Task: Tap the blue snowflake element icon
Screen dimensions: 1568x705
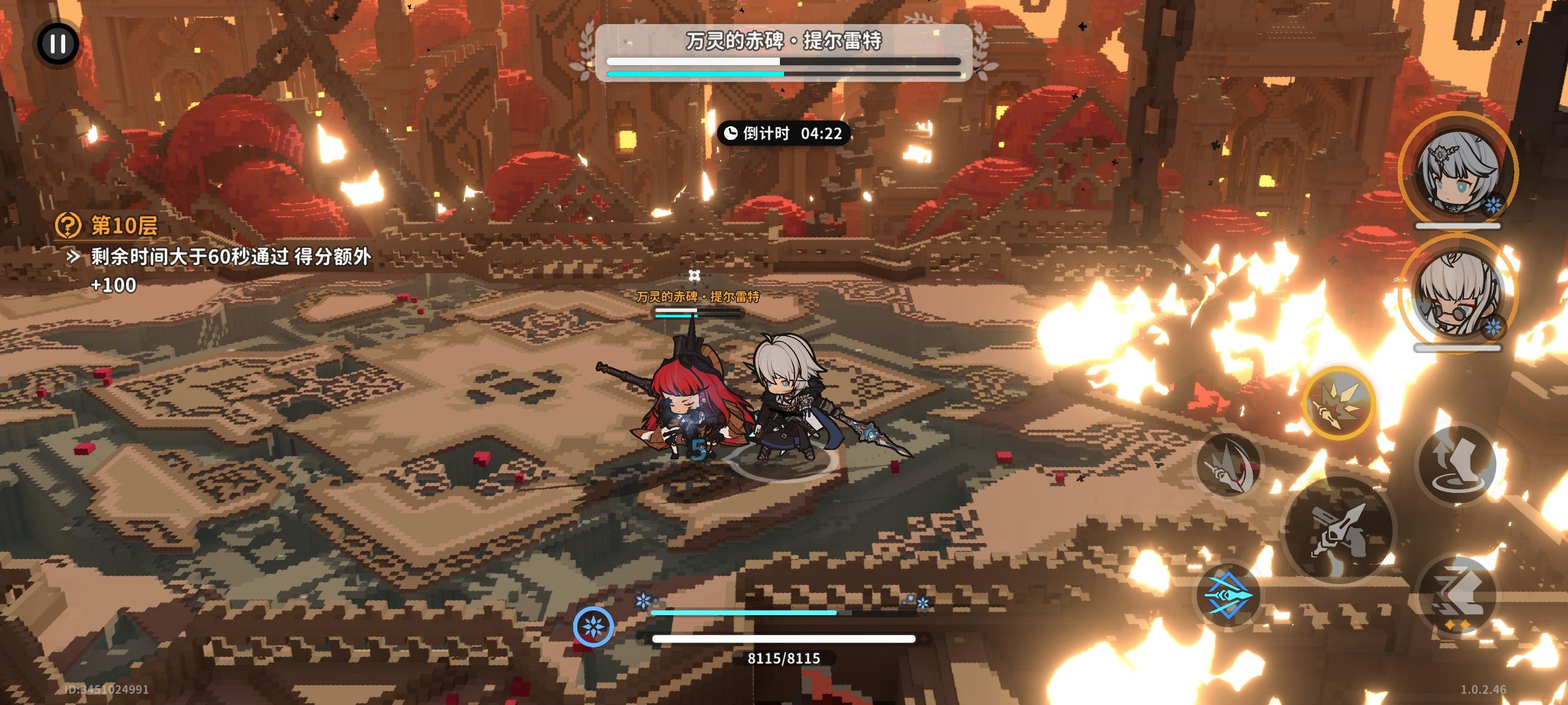Action: point(594,626)
